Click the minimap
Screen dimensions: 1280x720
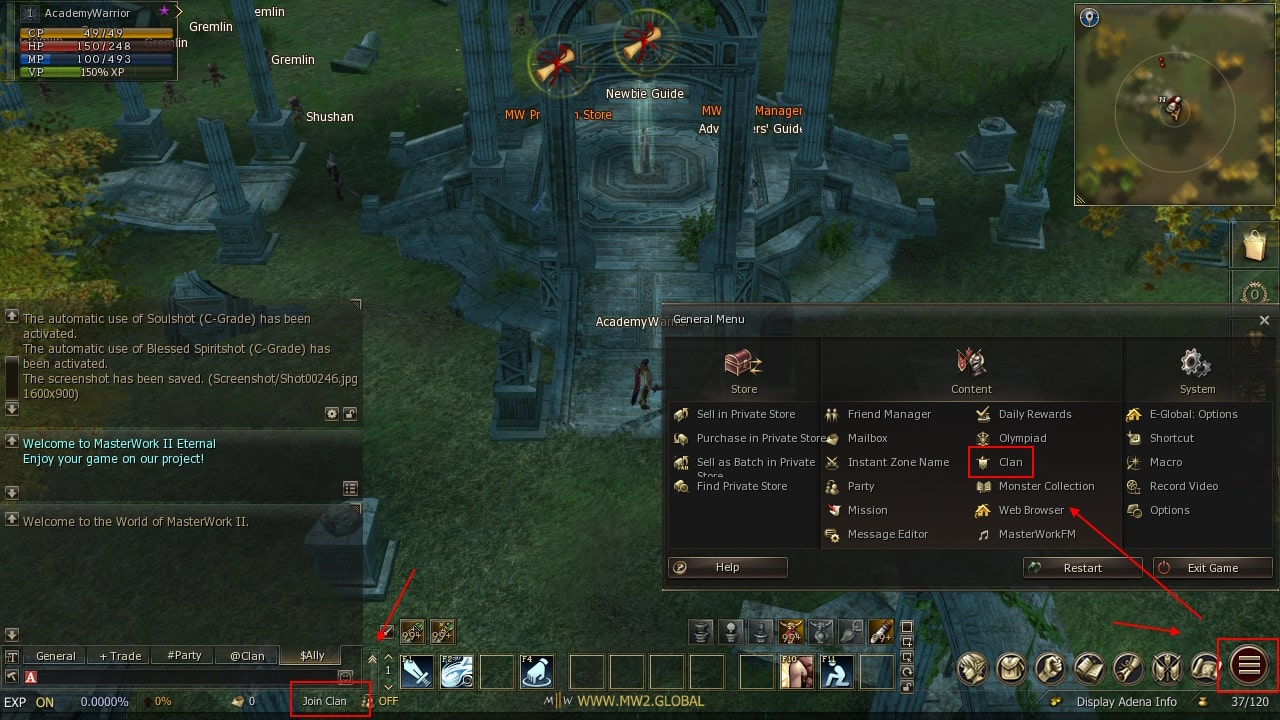[x=1175, y=104]
